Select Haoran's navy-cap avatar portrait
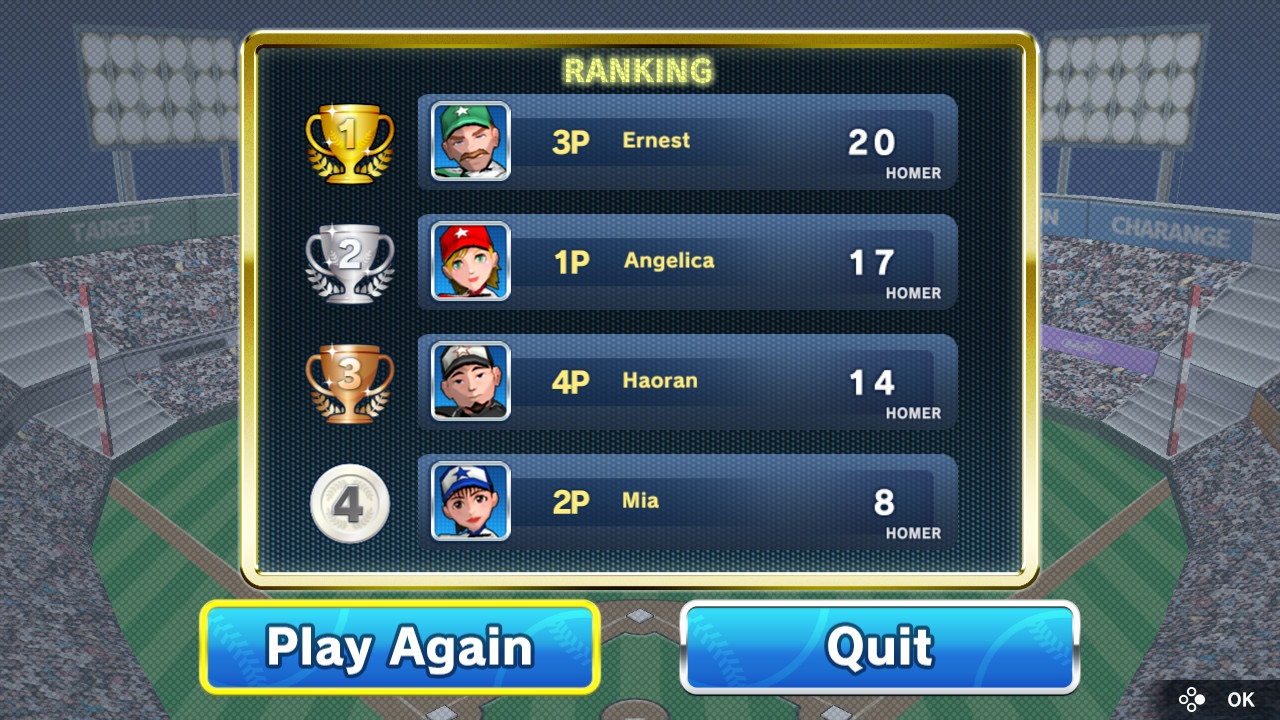The width and height of the screenshot is (1280, 720). point(469,382)
